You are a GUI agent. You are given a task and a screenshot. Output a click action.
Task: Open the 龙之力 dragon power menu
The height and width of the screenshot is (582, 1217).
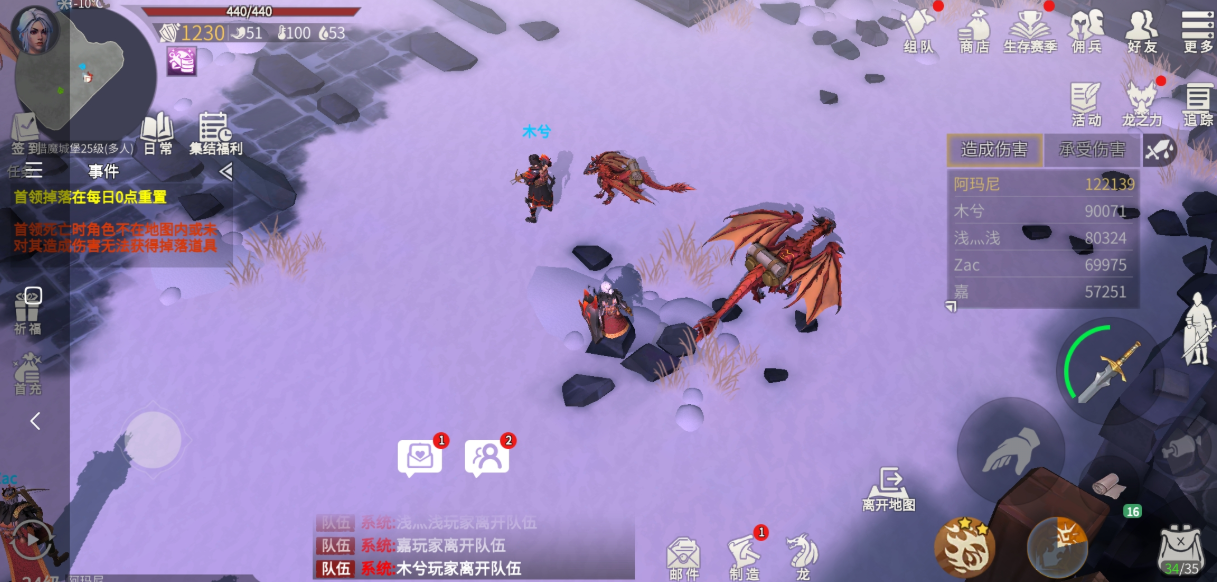tap(1142, 104)
